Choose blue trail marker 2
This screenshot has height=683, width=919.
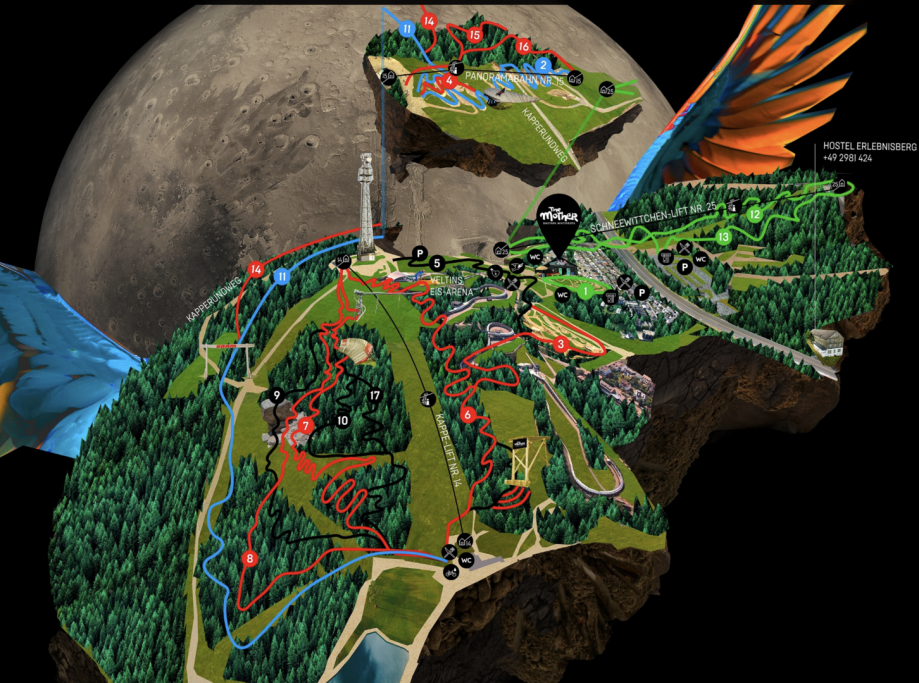541,65
